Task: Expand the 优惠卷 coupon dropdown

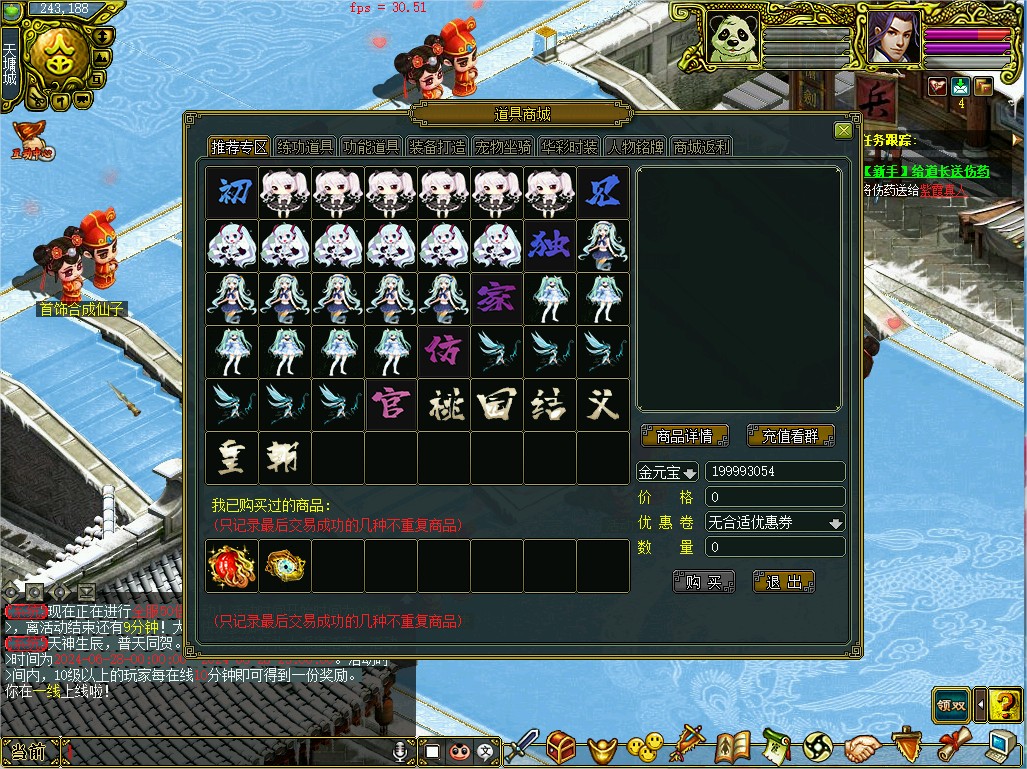Action: point(835,523)
